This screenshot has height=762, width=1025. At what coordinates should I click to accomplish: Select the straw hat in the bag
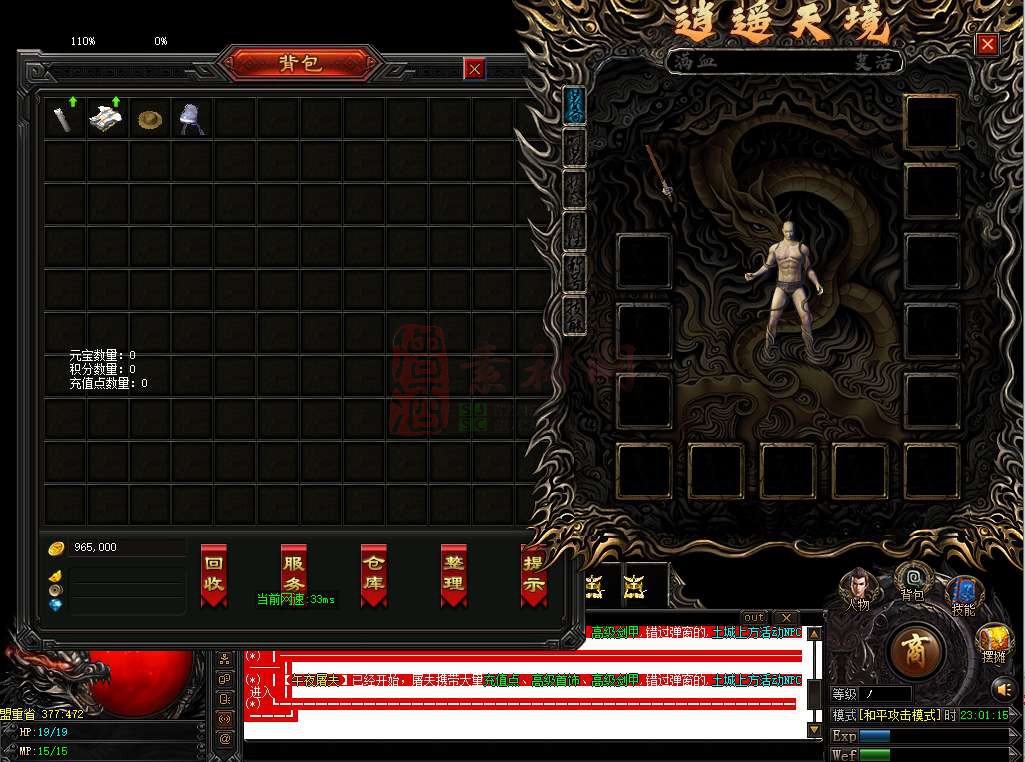[150, 119]
